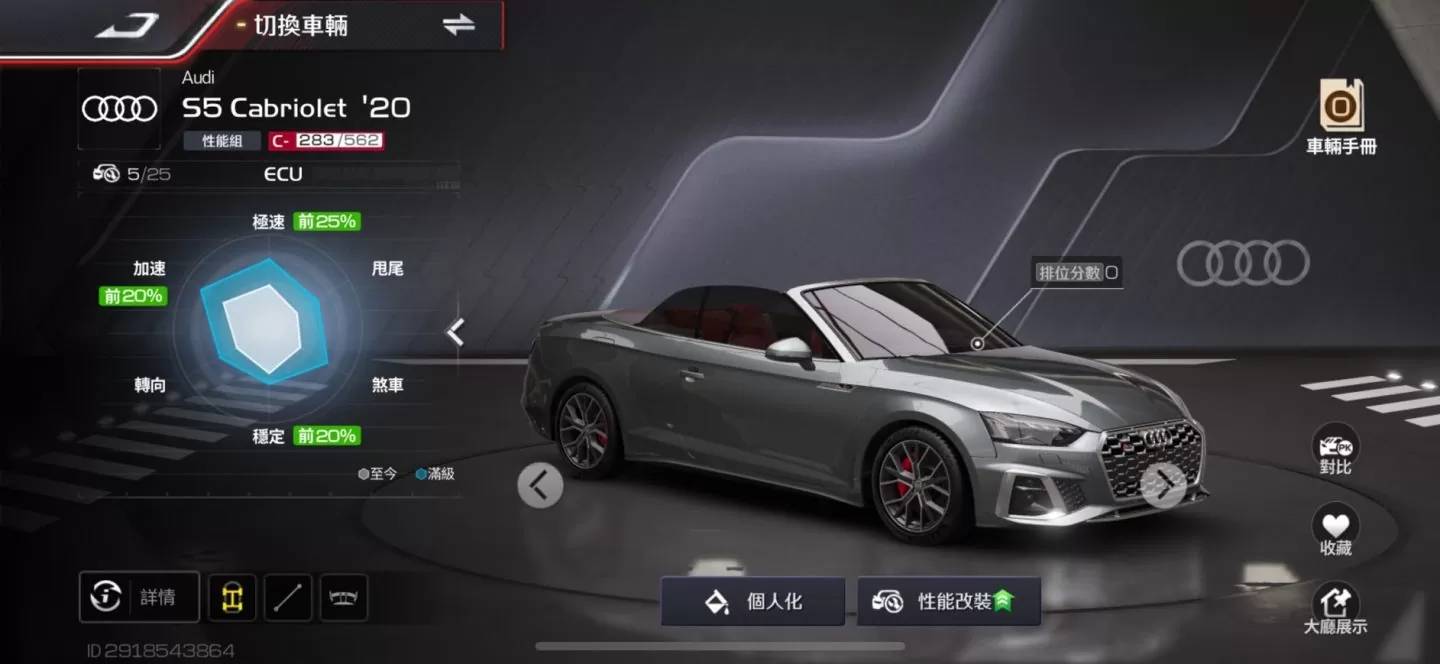Select the yellow car chassis view icon
Screen dimensions: 1440x664
[x=232, y=597]
